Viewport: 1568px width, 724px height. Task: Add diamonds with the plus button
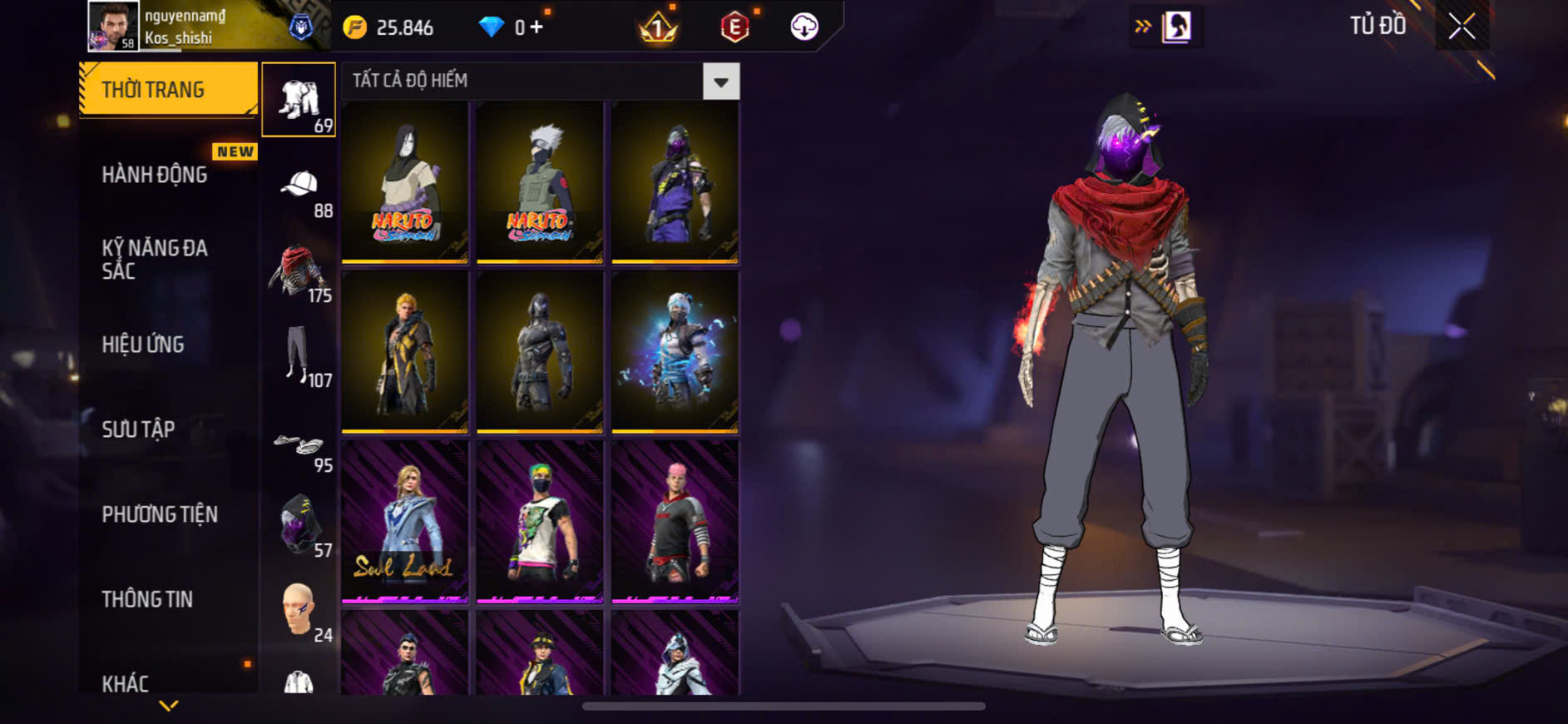pos(537,27)
